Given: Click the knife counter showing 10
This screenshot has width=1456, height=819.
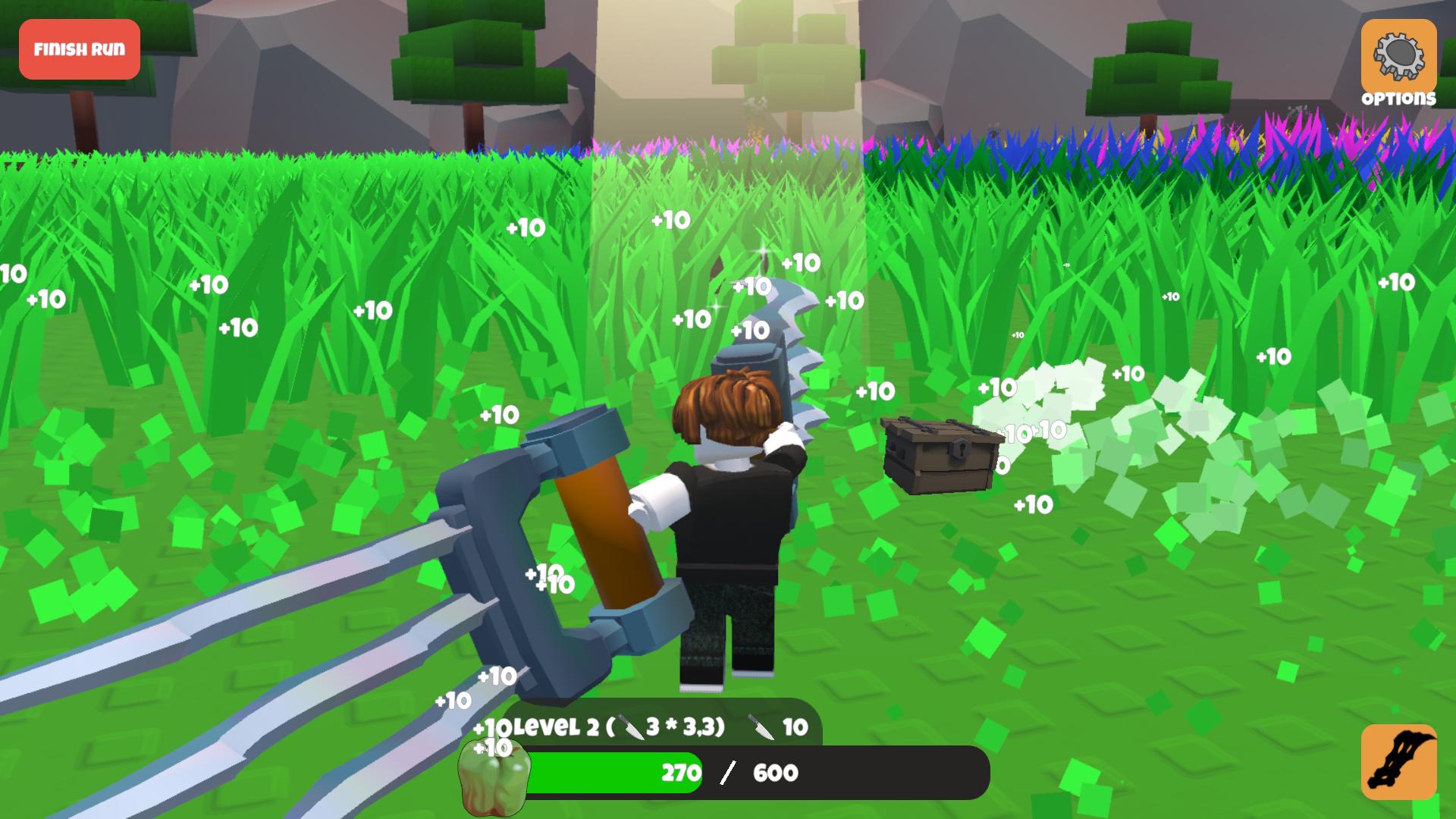Looking at the screenshot, I should click(x=795, y=725).
